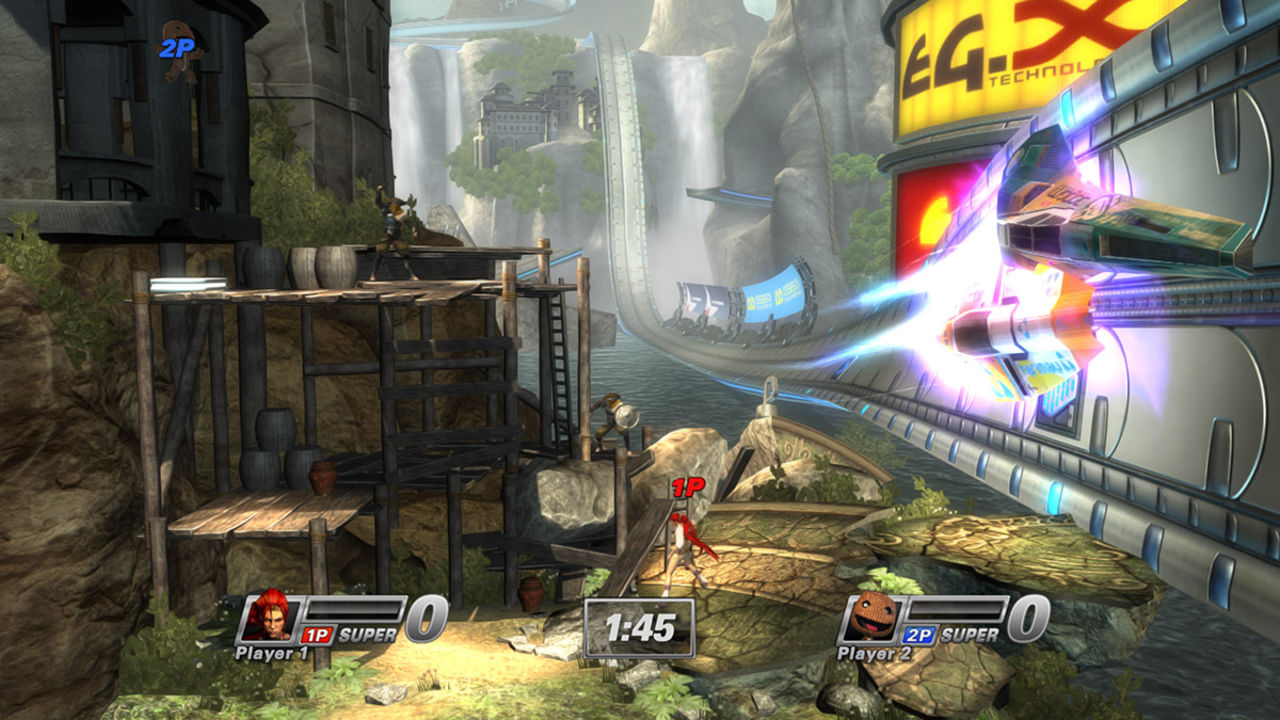Click the match timer showing 1:45
The height and width of the screenshot is (720, 1280).
coord(639,627)
